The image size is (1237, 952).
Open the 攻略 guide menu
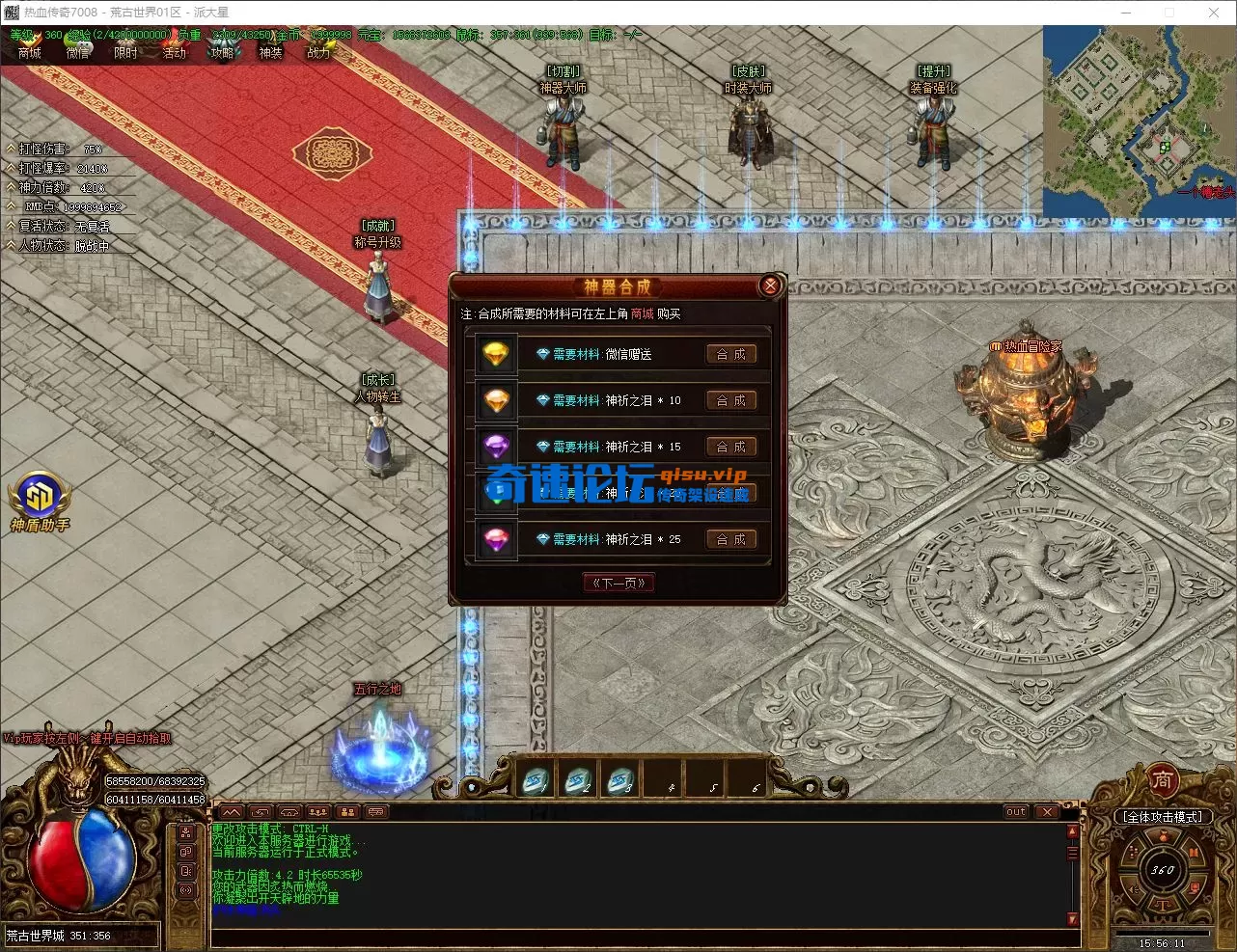(x=223, y=53)
